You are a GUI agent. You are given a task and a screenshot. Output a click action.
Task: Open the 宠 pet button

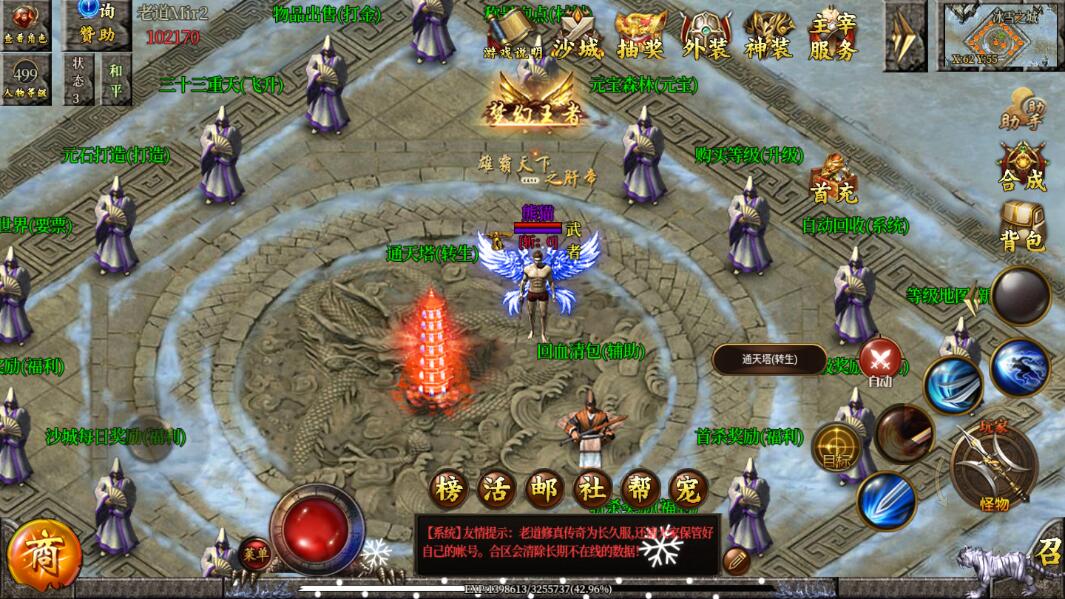tap(687, 489)
